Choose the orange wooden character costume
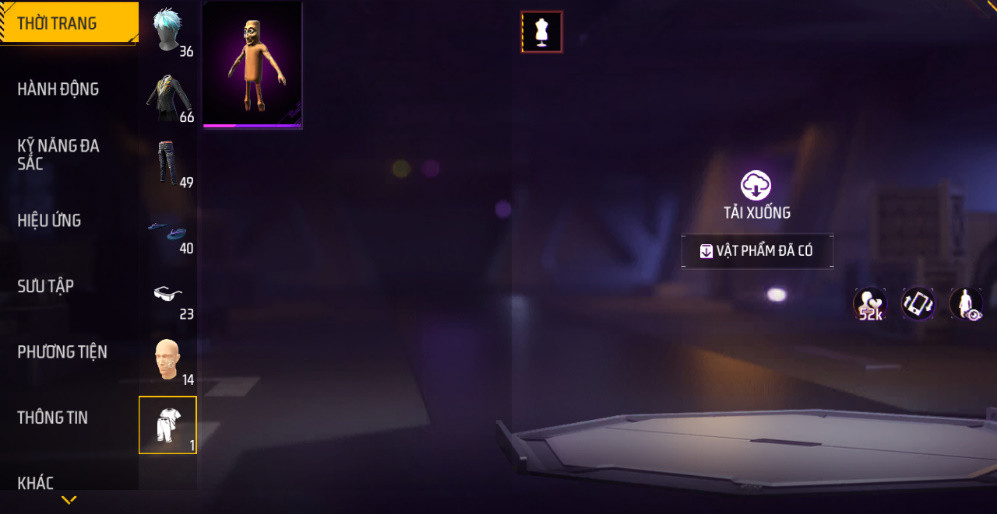 (x=252, y=63)
